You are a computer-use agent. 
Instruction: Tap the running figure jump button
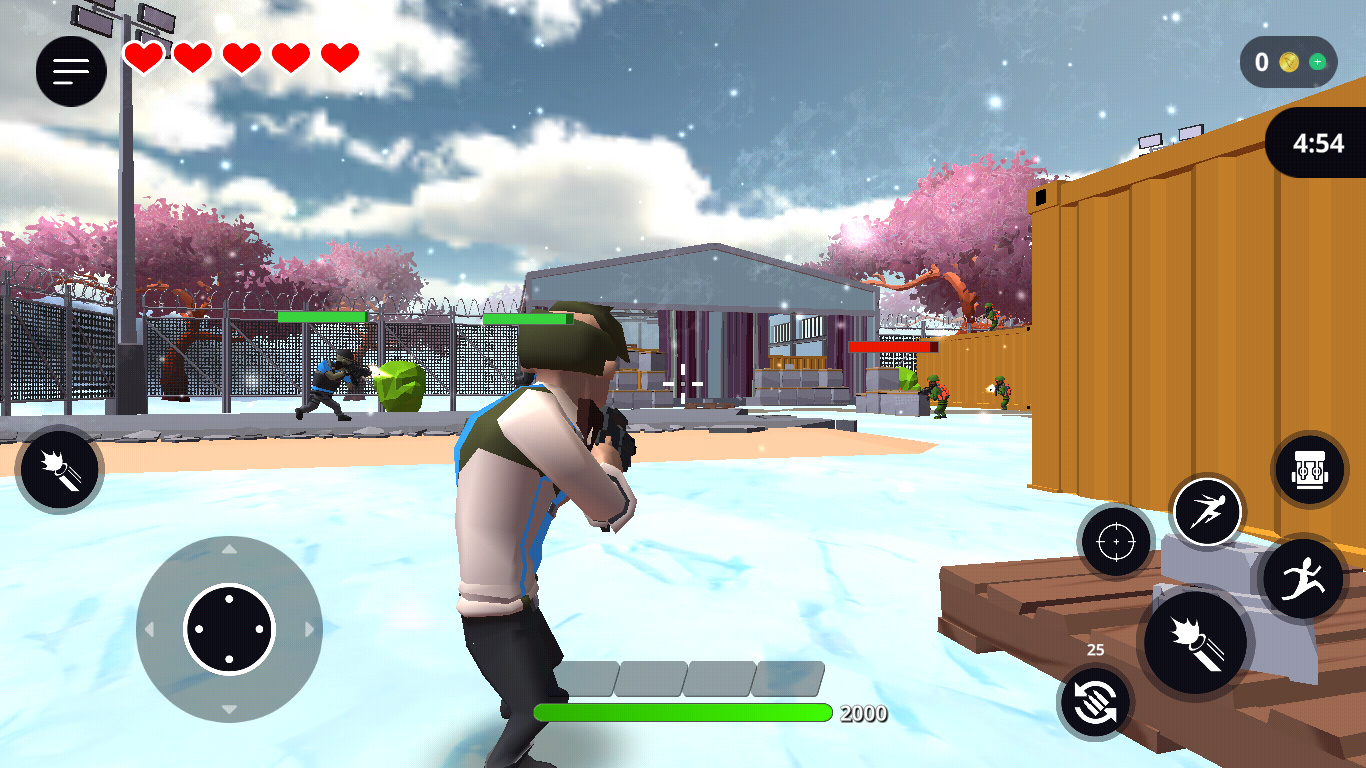[1302, 579]
